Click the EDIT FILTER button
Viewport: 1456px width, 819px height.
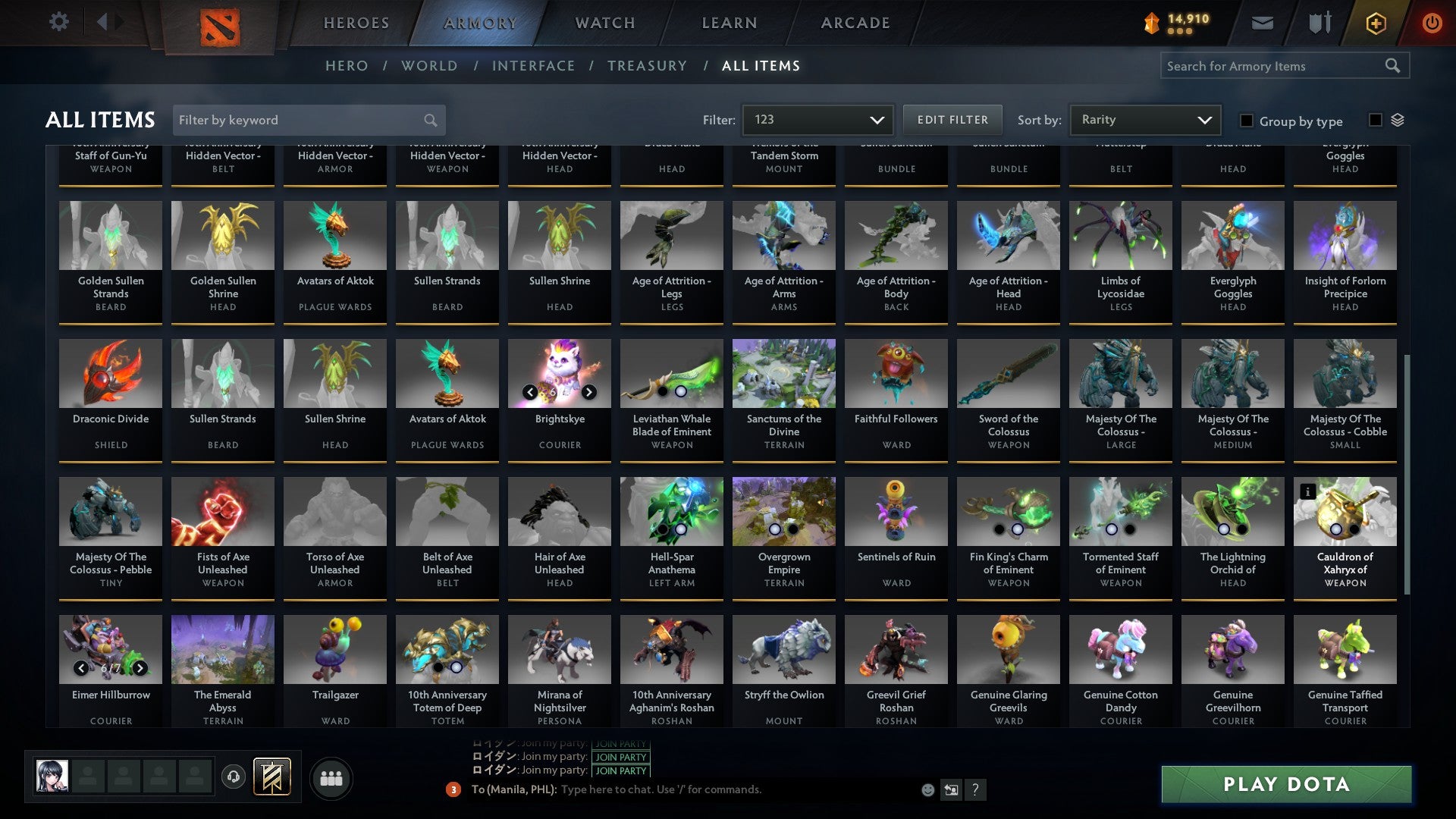[952, 119]
